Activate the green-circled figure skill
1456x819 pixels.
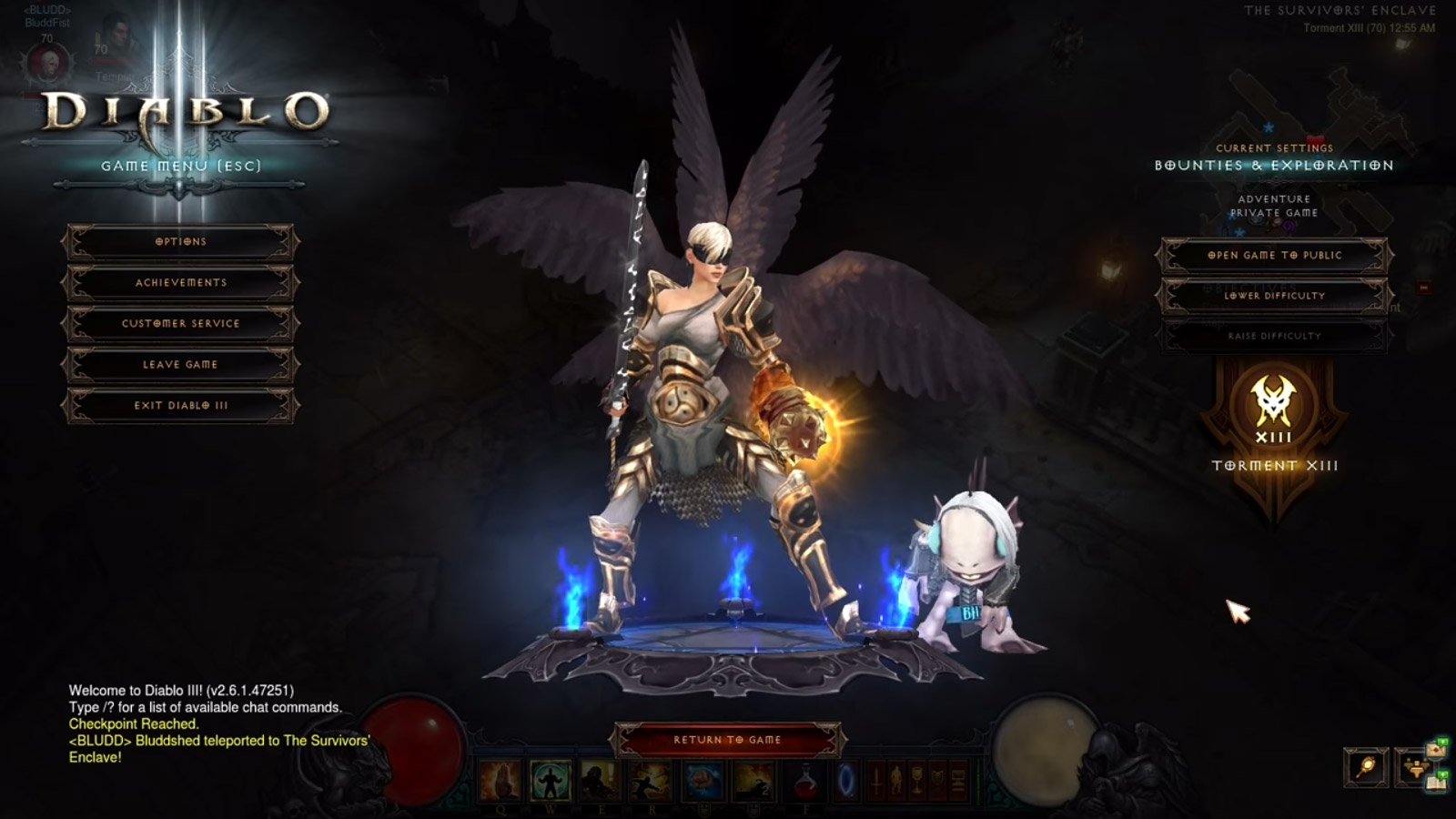(550, 782)
